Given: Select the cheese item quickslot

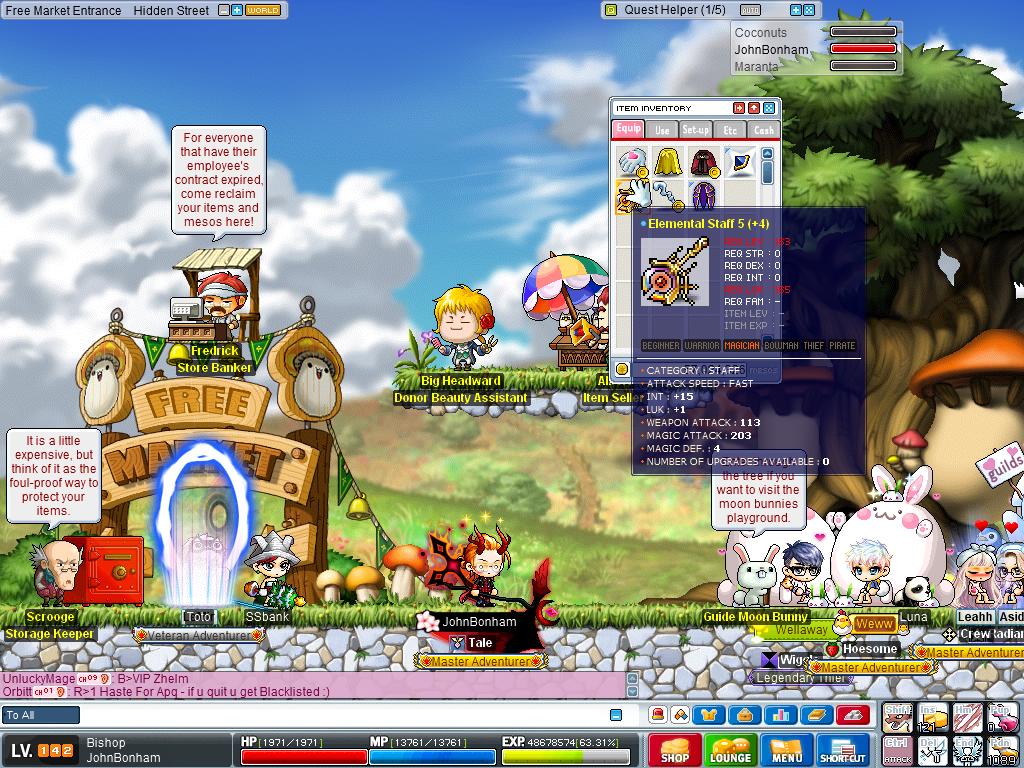Looking at the screenshot, I should point(932,717).
